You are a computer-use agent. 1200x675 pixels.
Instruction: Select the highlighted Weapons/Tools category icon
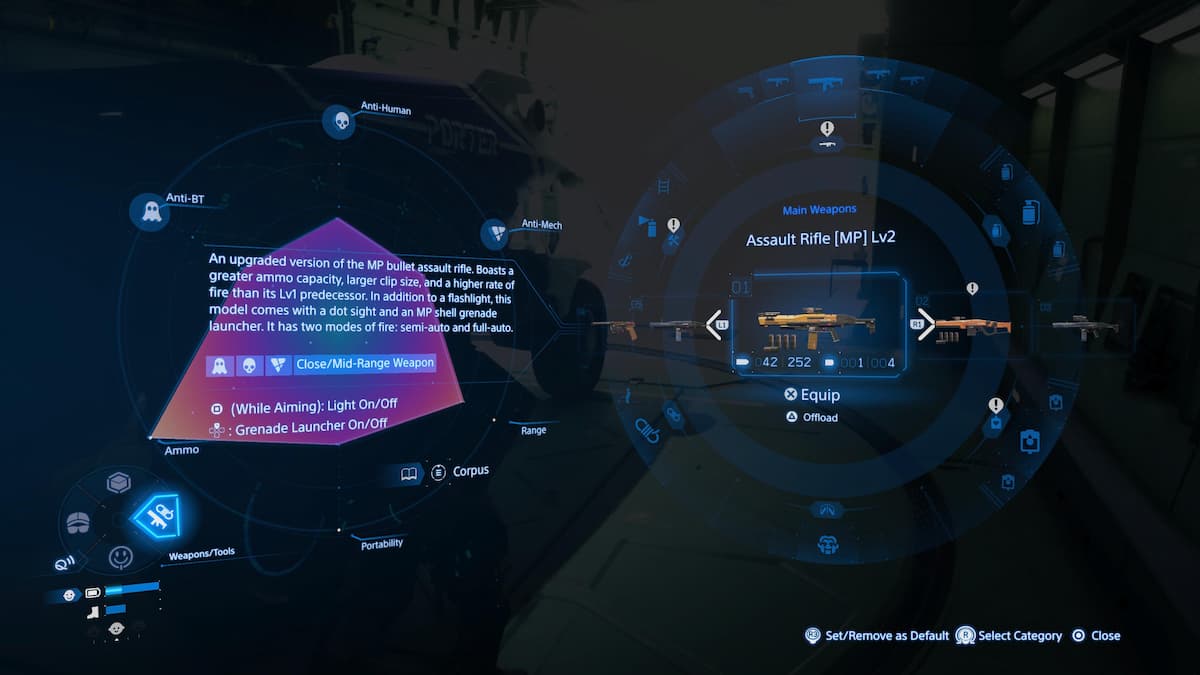(x=156, y=515)
